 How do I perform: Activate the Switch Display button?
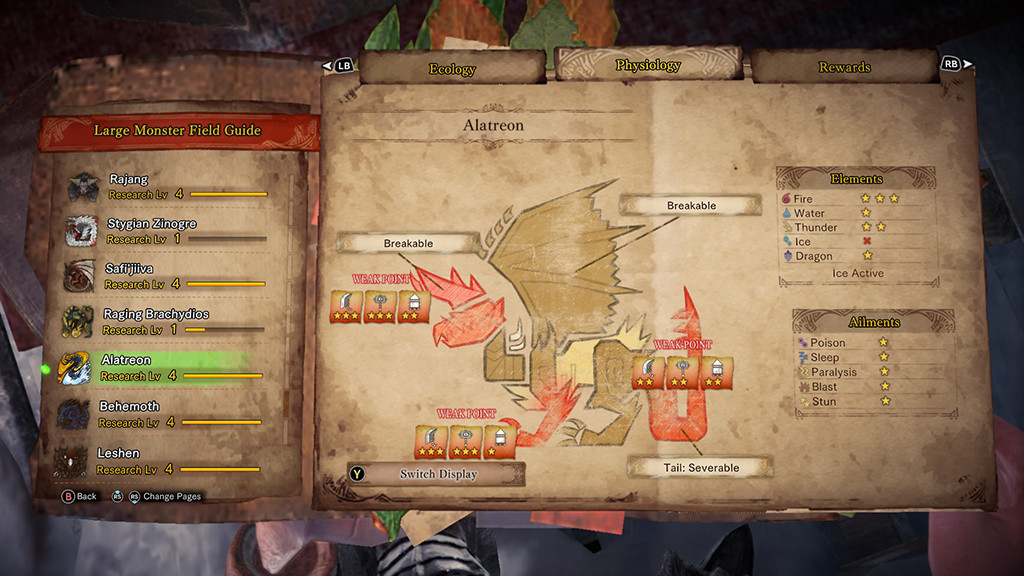437,474
